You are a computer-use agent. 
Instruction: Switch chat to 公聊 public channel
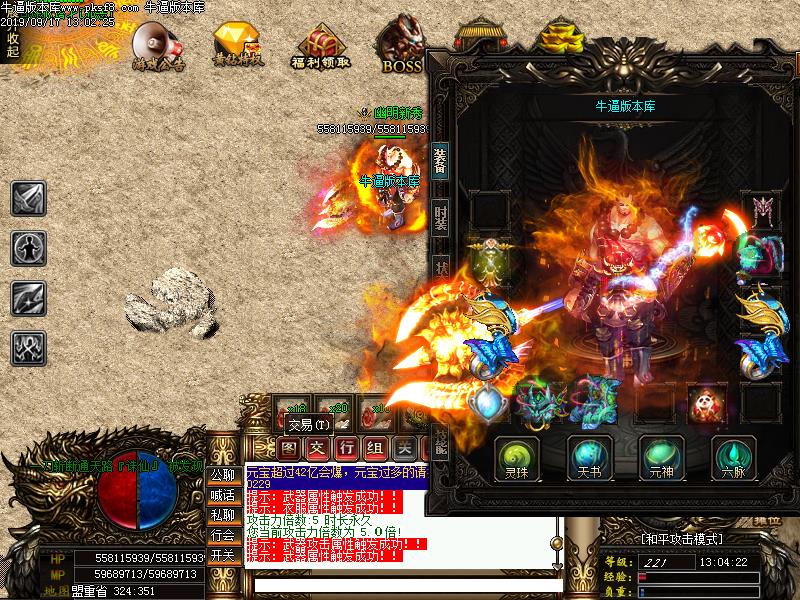point(222,475)
